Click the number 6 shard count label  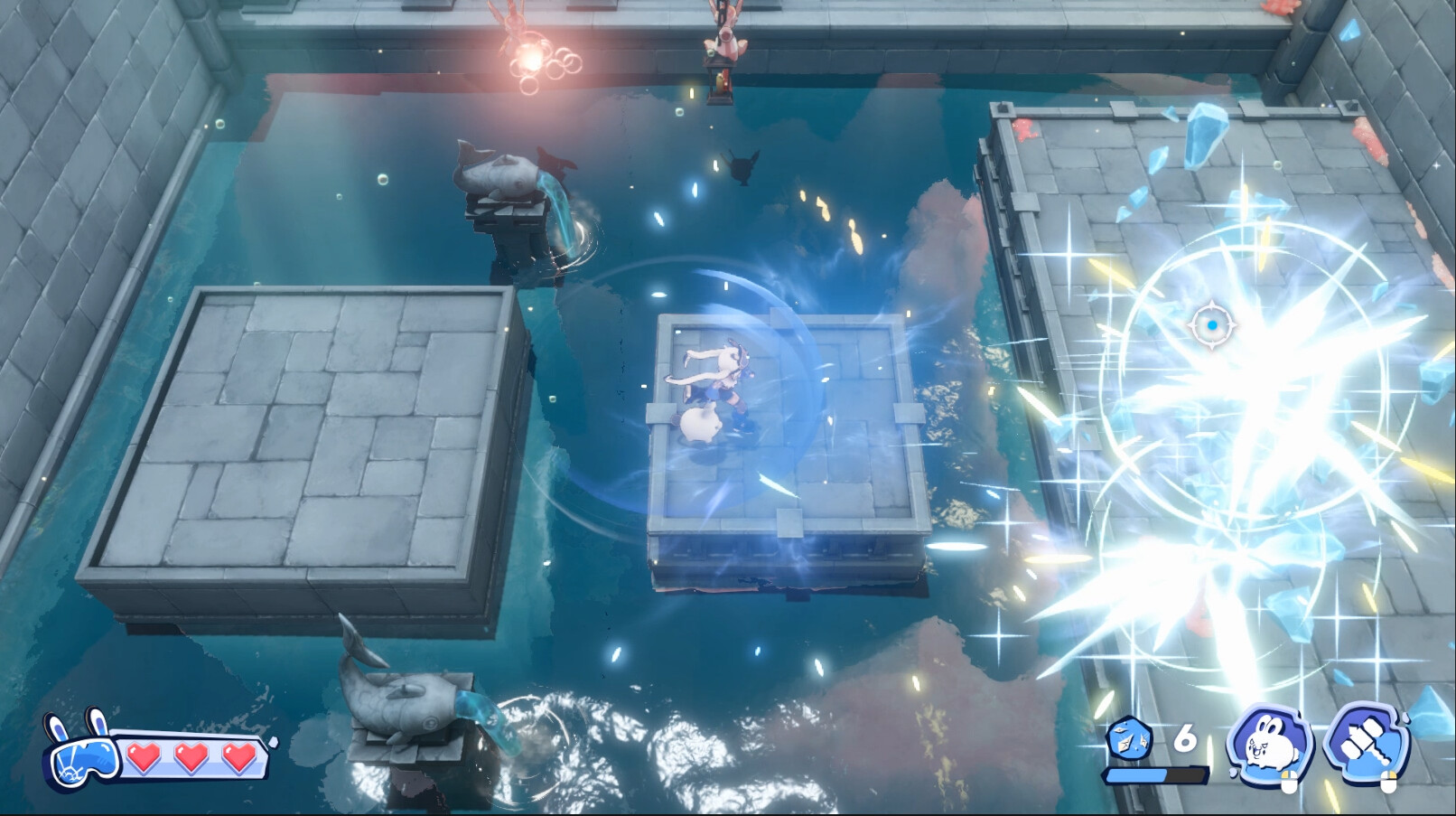(x=1186, y=736)
